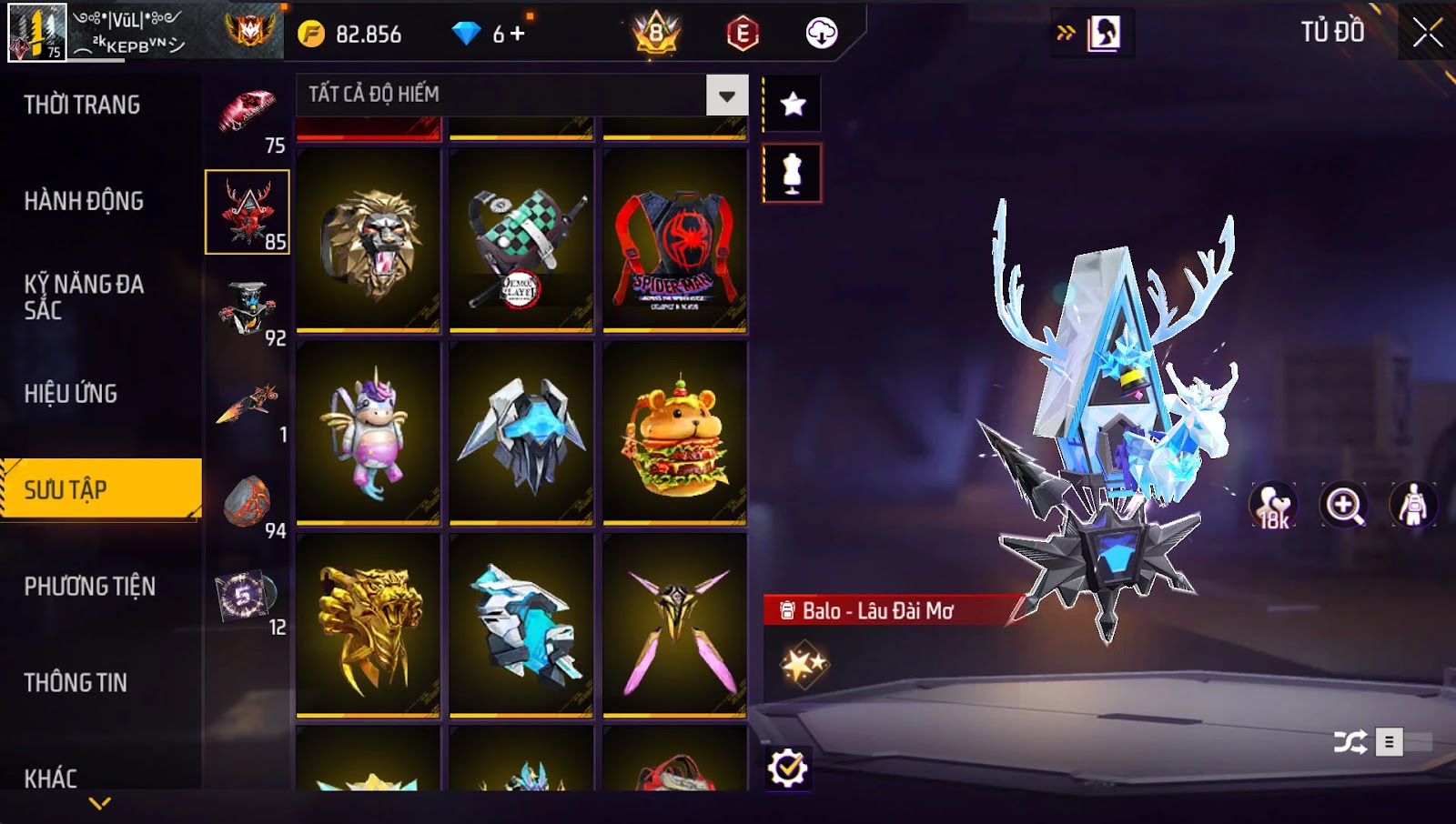Choose the Phương Tiện category

(89, 587)
